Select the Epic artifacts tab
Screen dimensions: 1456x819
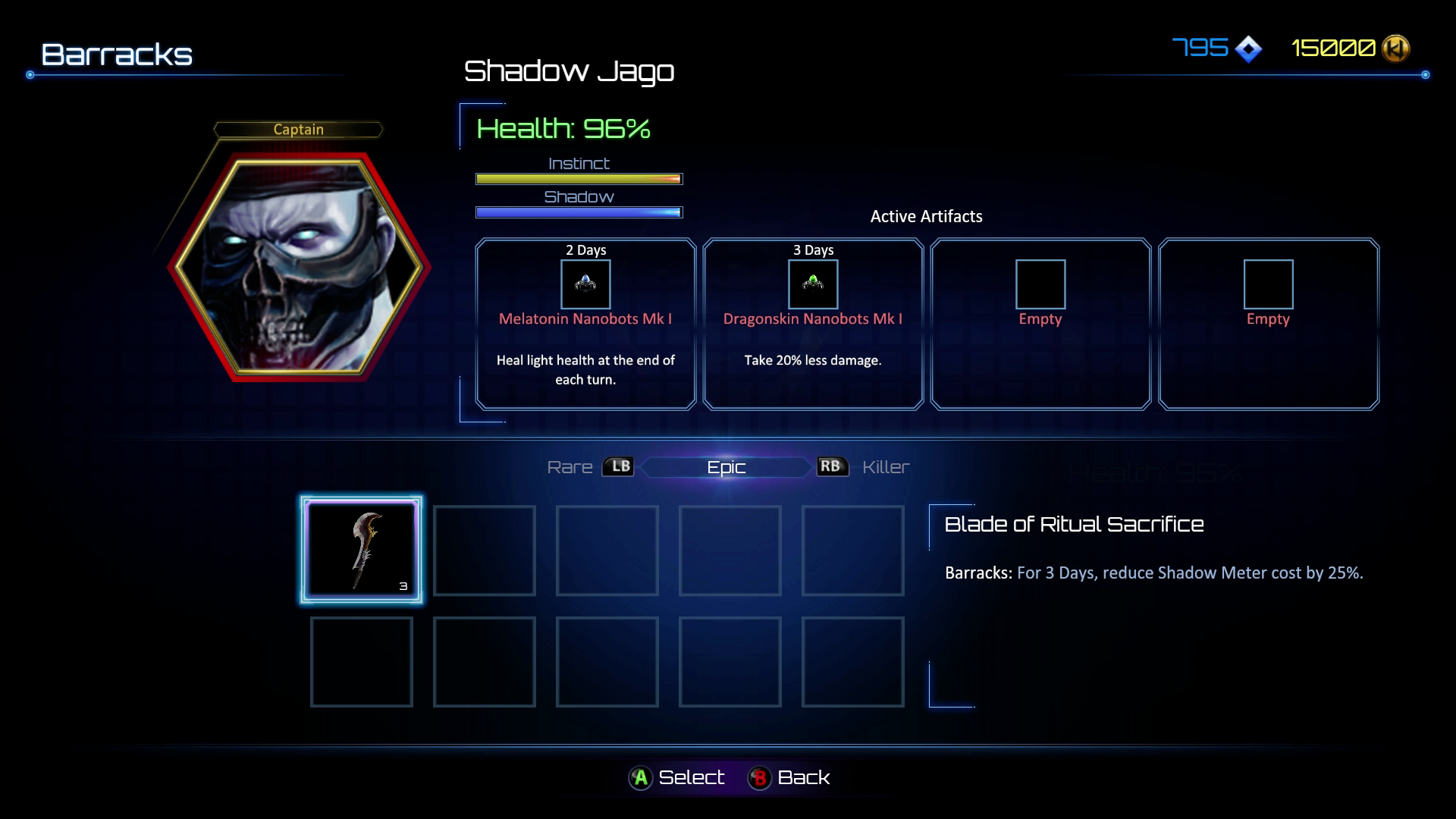coord(726,467)
